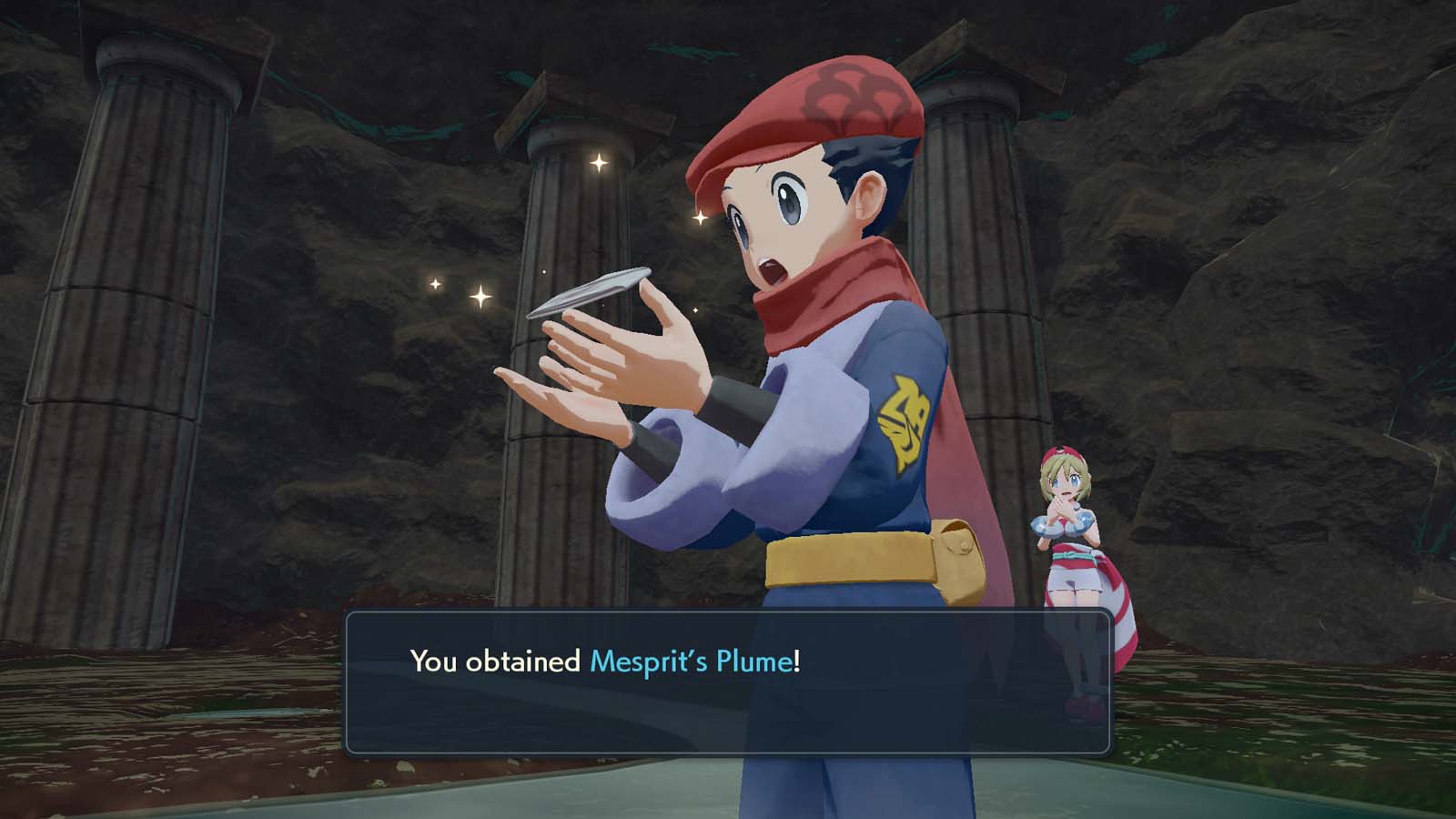The image size is (1456, 819).
Task: Click the sparkle near the protagonist's head
Action: (701, 217)
